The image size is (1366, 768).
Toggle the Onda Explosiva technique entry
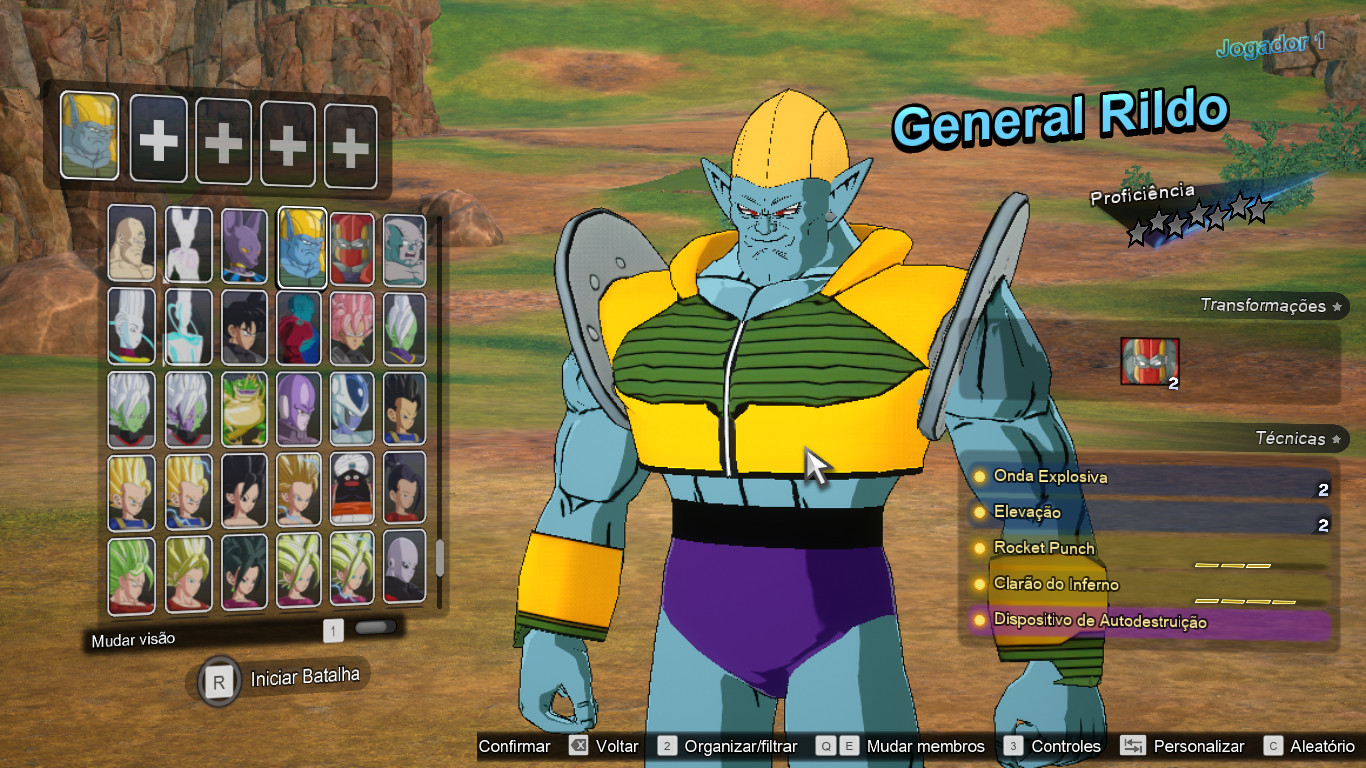coord(1050,477)
